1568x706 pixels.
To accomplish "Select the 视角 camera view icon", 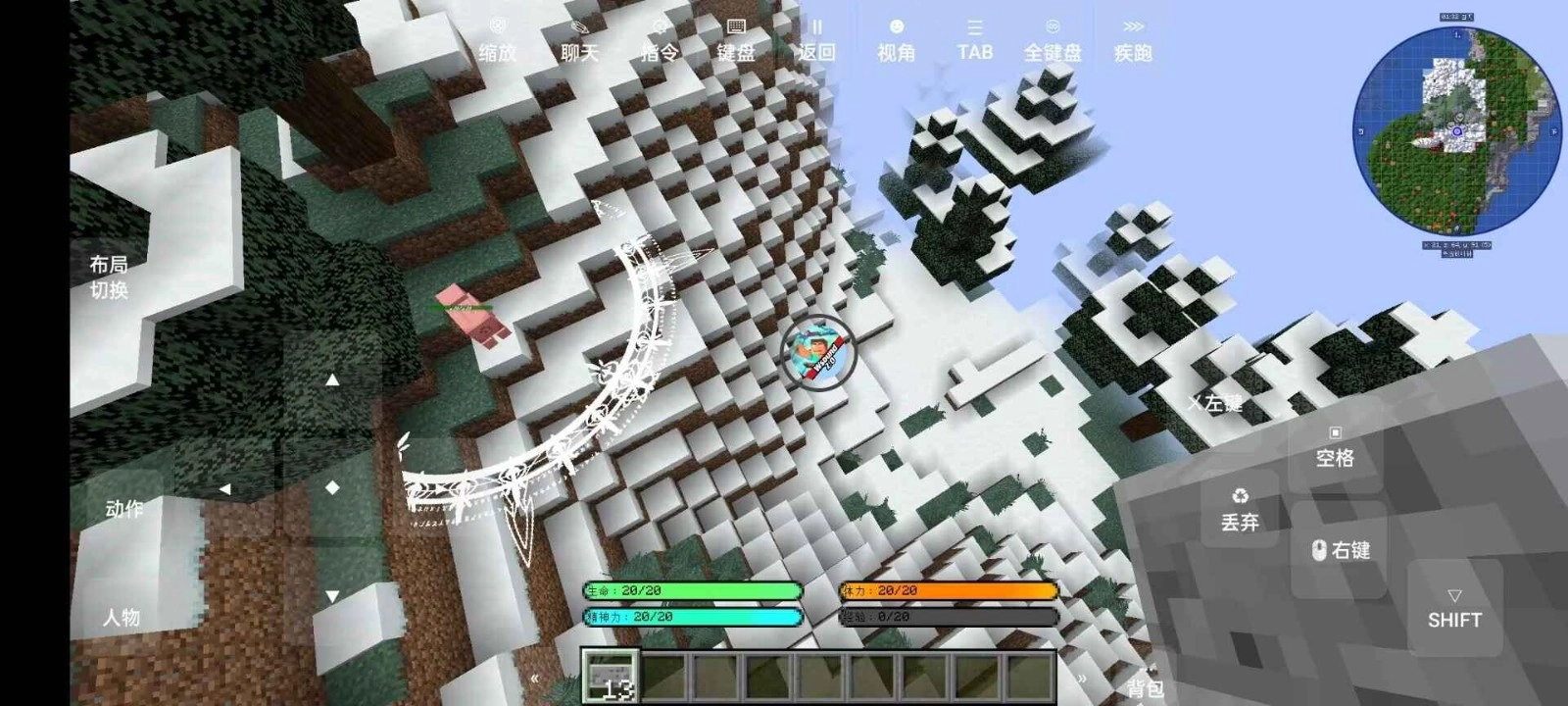I will [898, 39].
